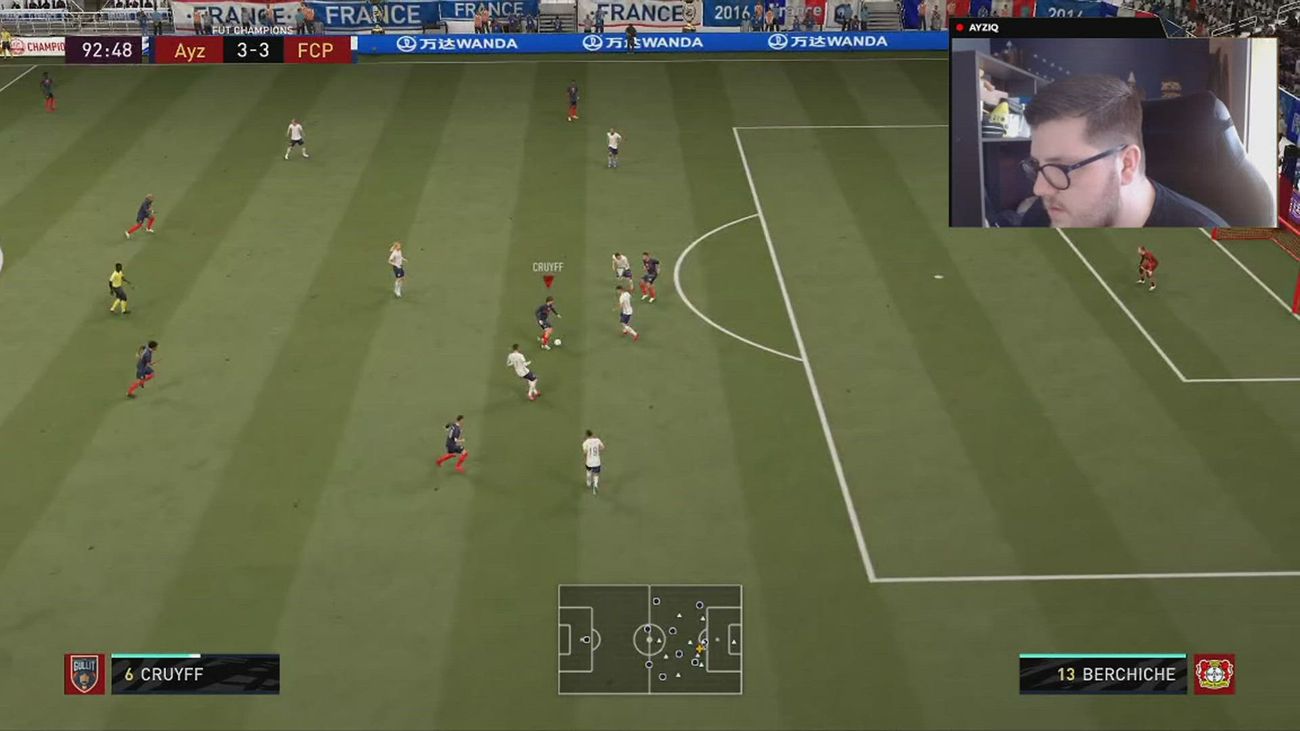Screen dimensions: 1300x731
Task: Click the red recording dot beside AYZIQ
Action: click(960, 27)
